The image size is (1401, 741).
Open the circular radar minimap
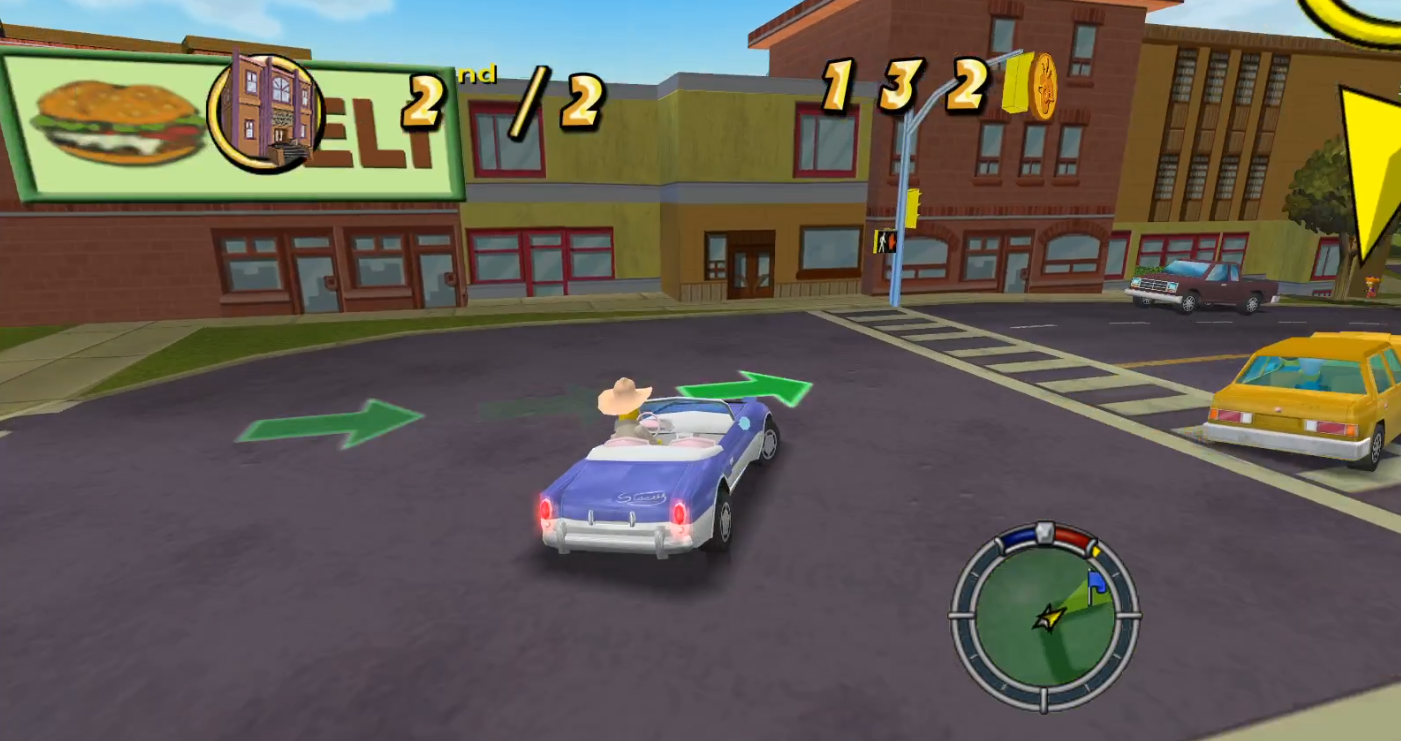(x=1044, y=616)
